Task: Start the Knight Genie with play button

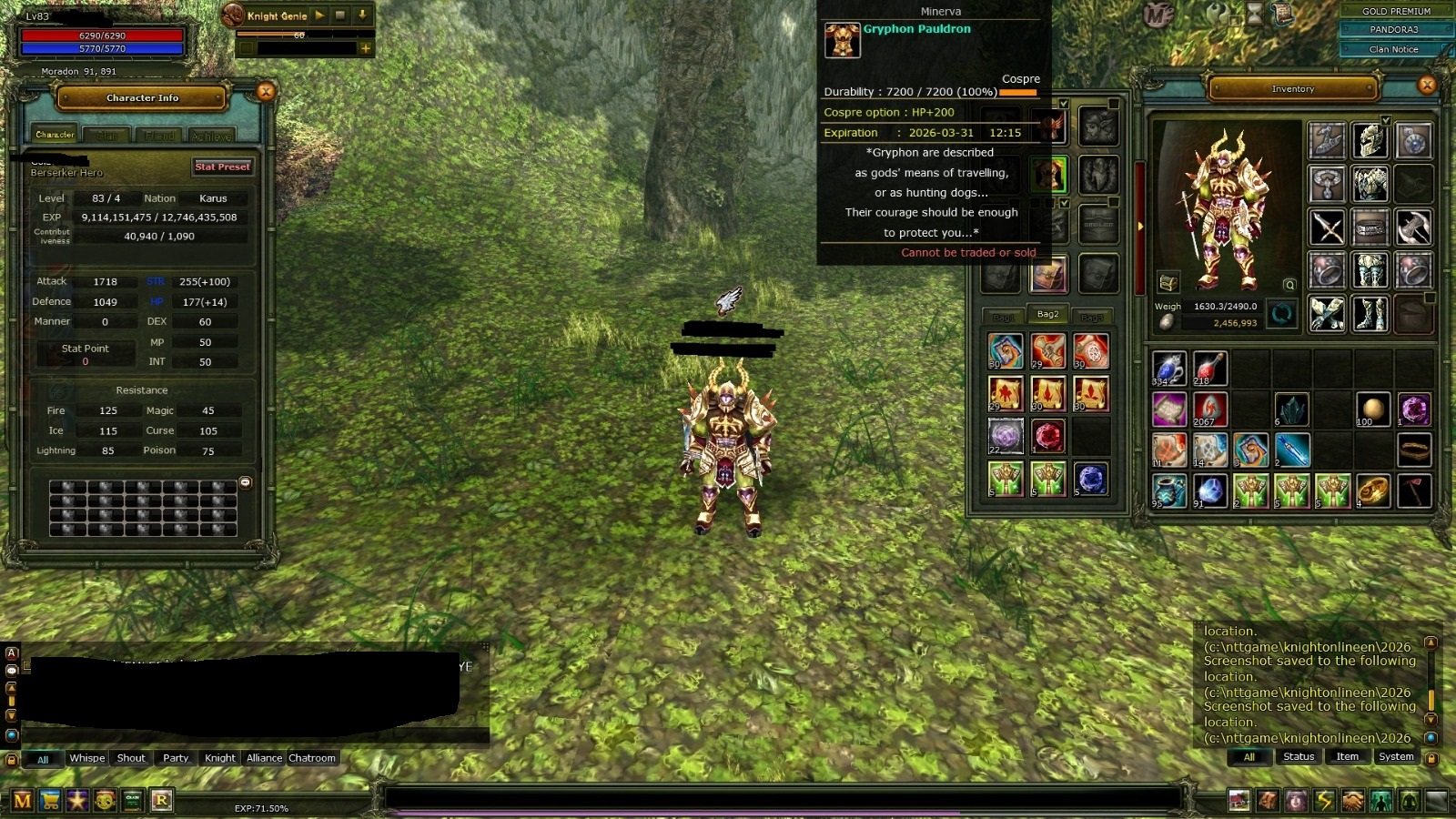Action: point(319,15)
